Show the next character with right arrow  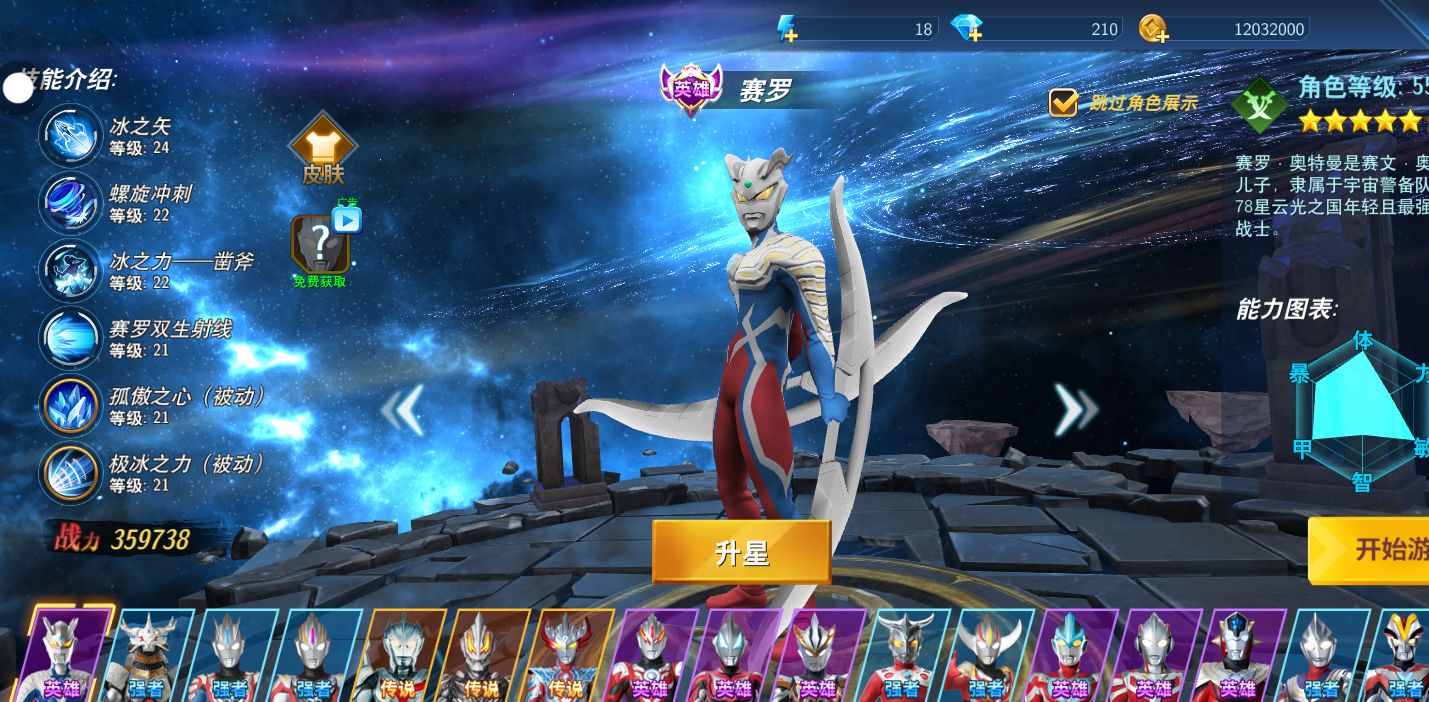tap(1076, 409)
